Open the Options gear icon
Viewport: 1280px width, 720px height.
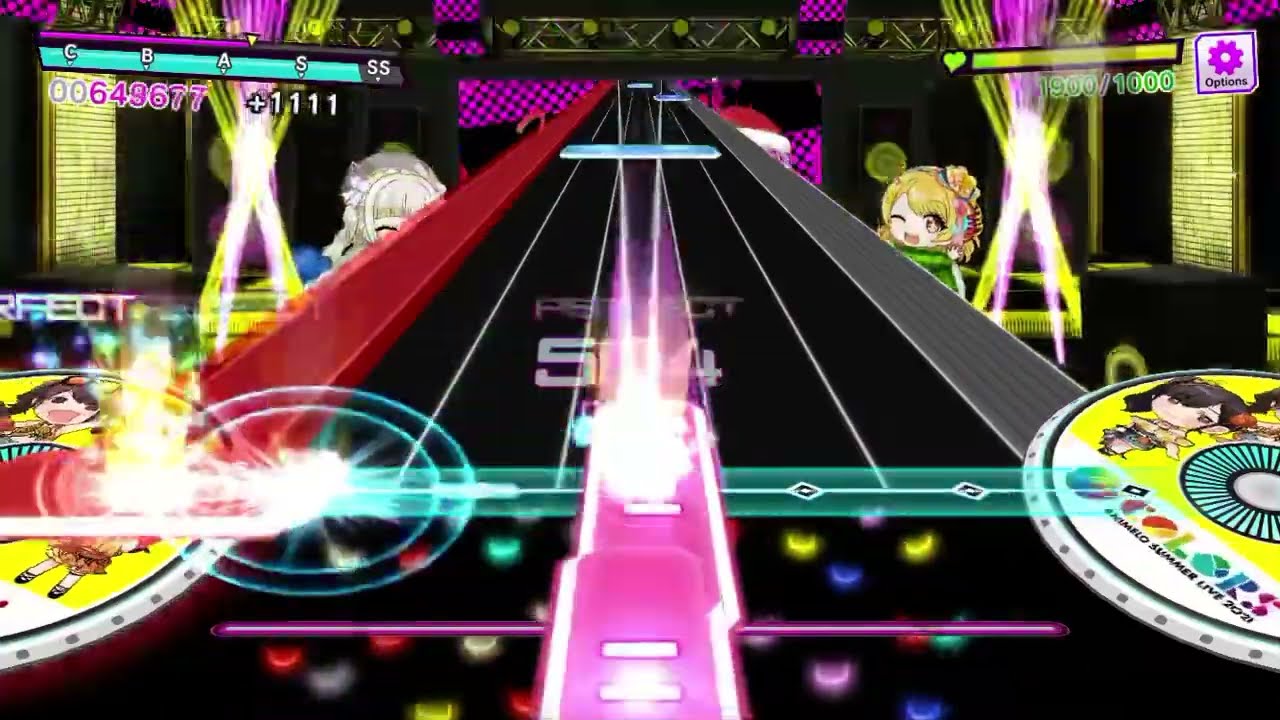pyautogui.click(x=1226, y=65)
